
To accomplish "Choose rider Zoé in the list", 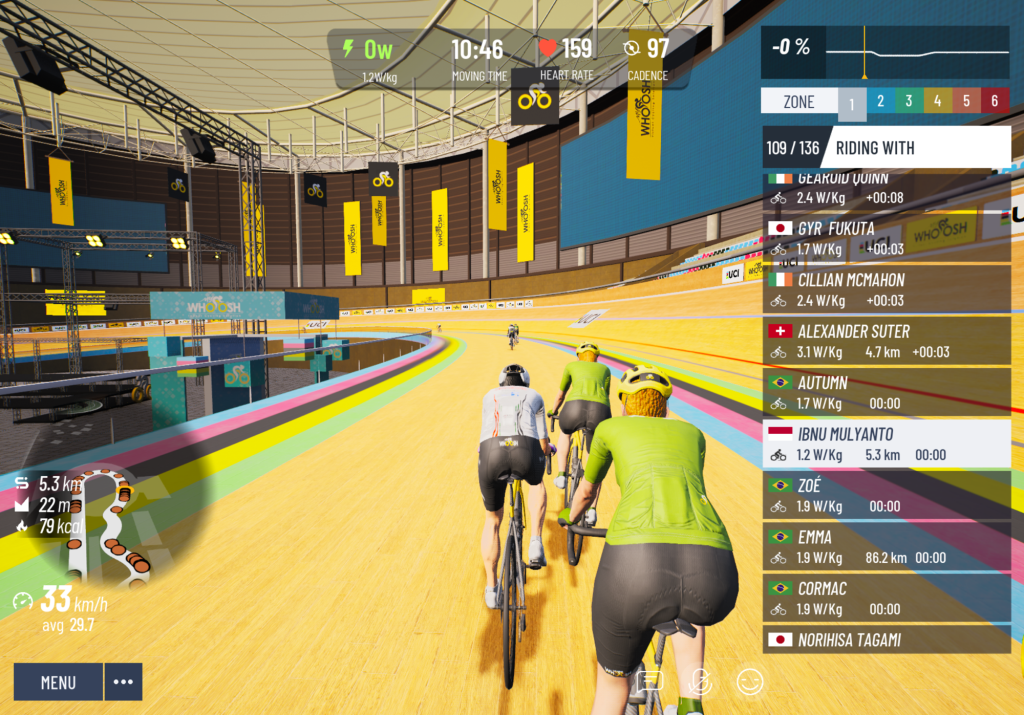I will (x=886, y=496).
